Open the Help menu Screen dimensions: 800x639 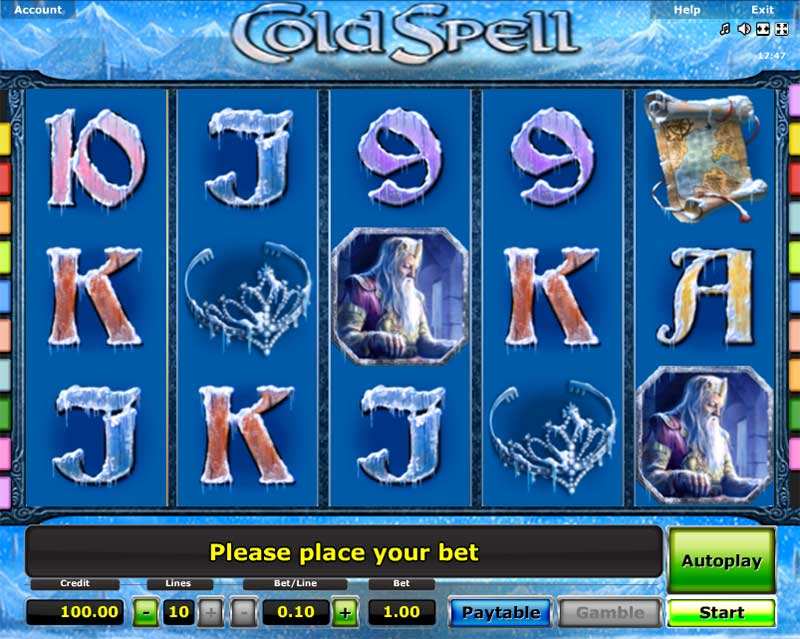tap(687, 10)
